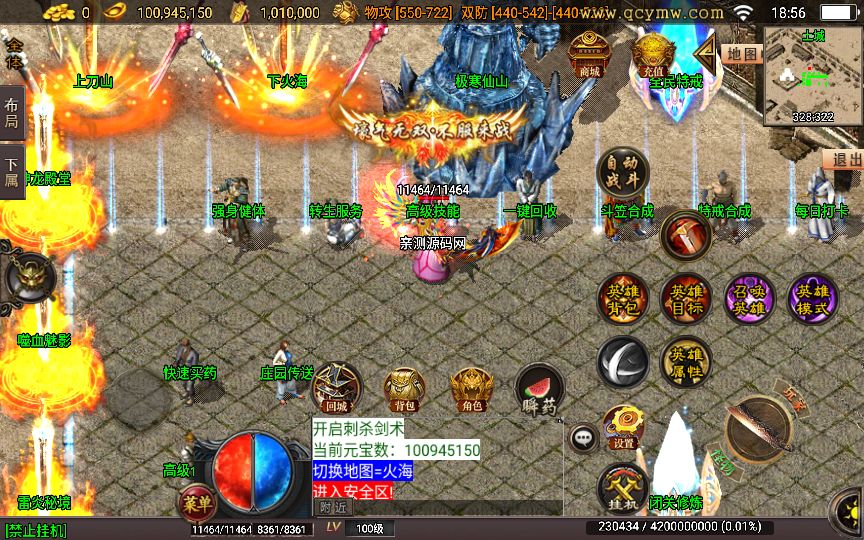864x540 pixels.
Task: Switch to the 布局 side tab
Action: point(12,114)
